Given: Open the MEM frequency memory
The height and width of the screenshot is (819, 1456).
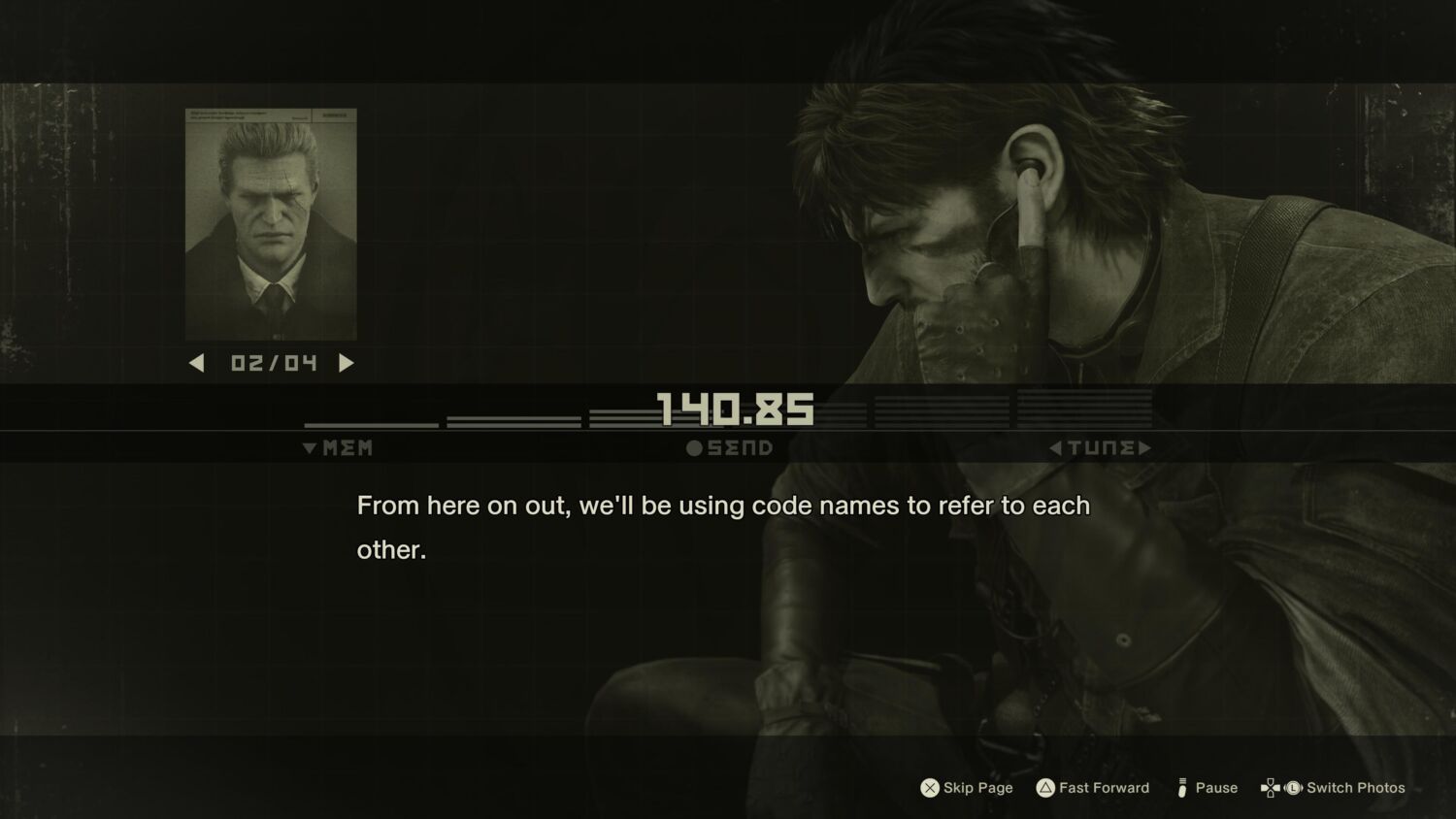Looking at the screenshot, I should pos(338,447).
